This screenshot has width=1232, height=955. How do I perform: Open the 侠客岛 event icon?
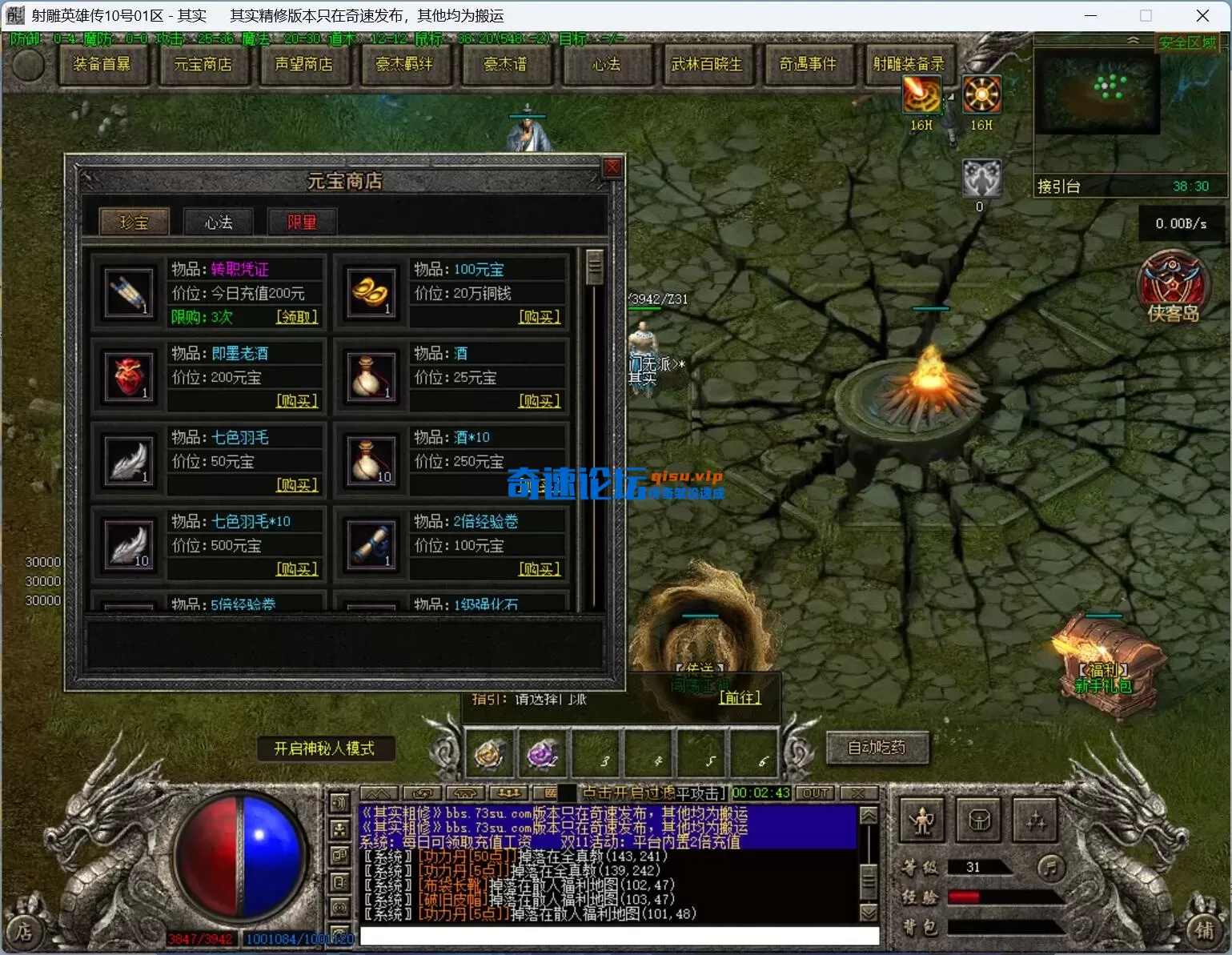[x=1172, y=287]
